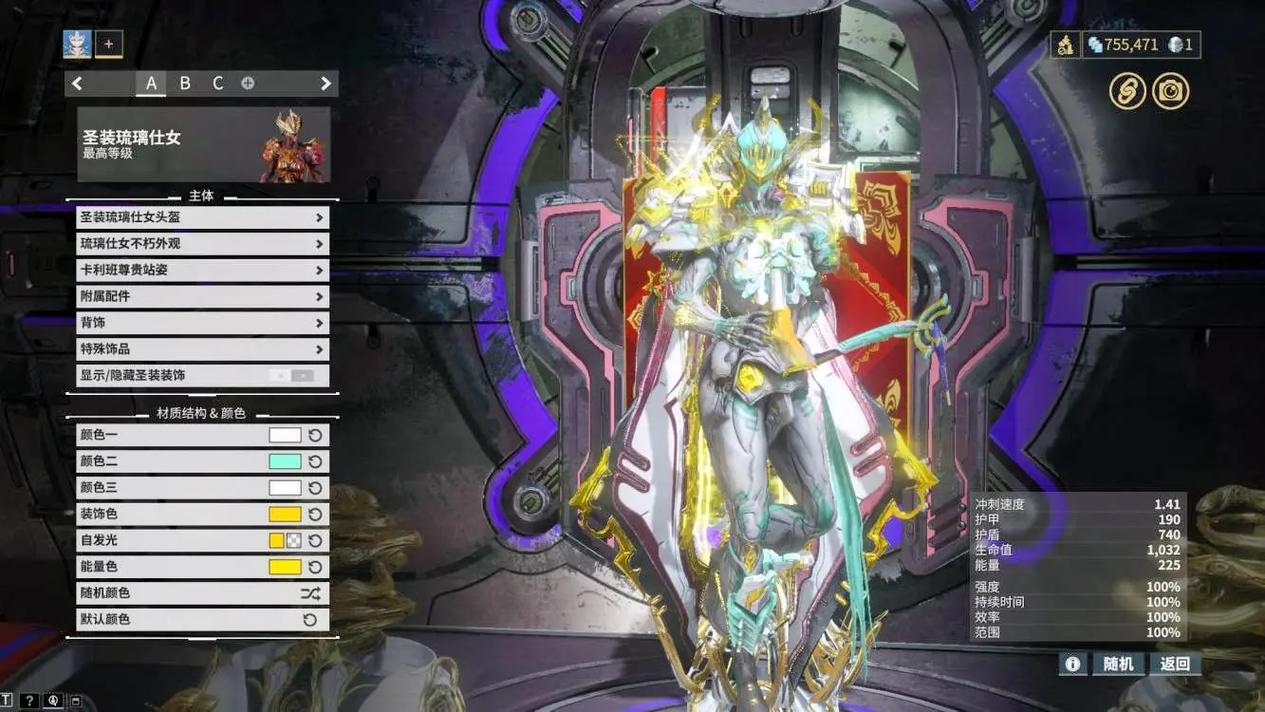Image resolution: width=1265 pixels, height=712 pixels.
Task: Open the 特殊饰品 menu entry
Action: 202,349
